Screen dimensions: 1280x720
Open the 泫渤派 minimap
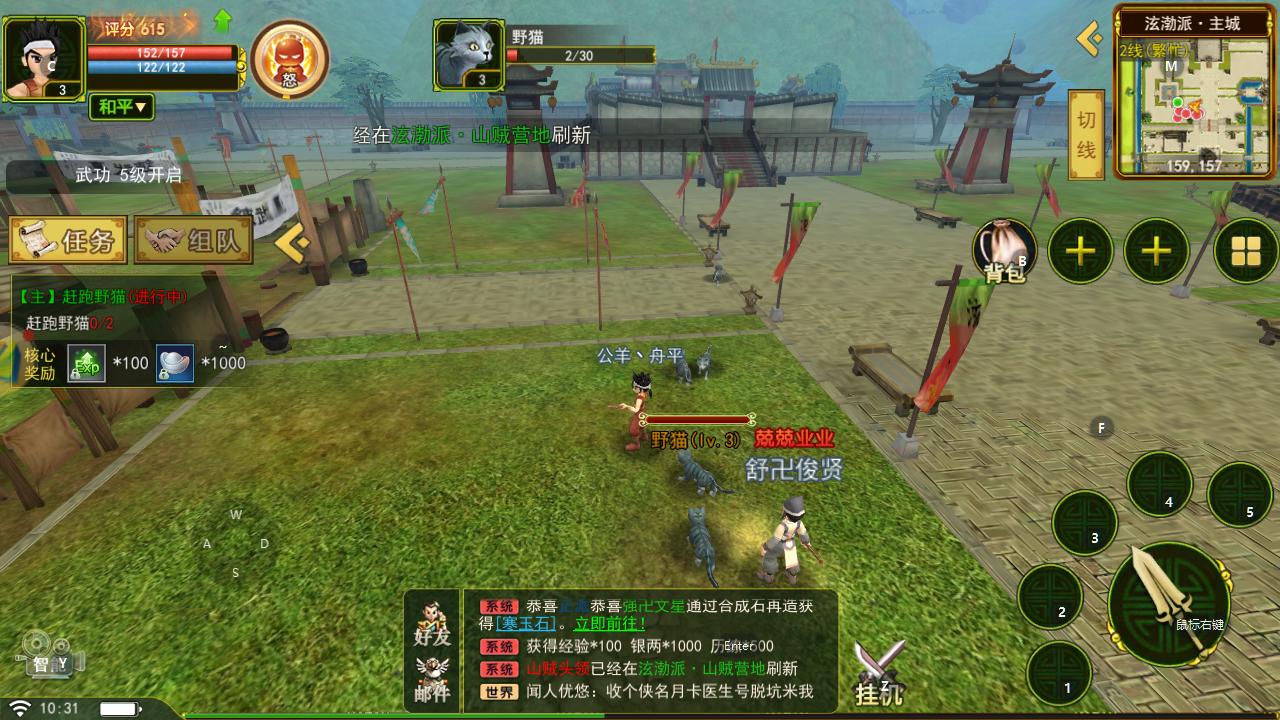tap(1193, 100)
